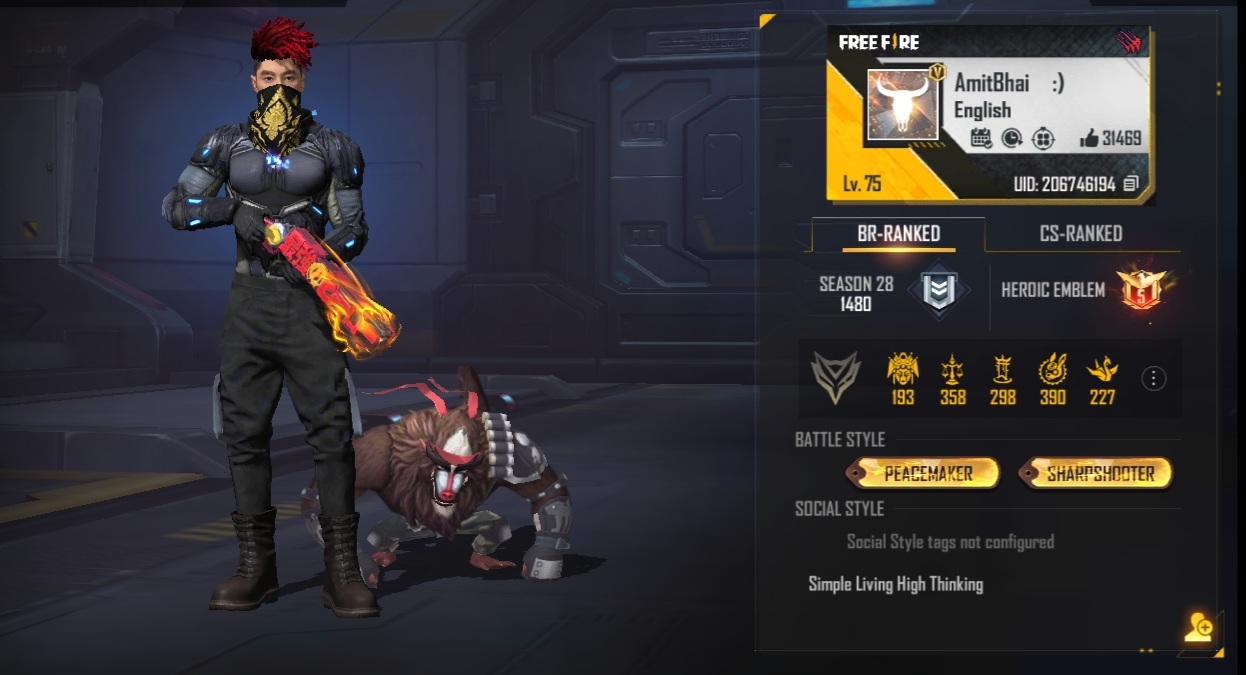Click the add friend icon

pos(1198,628)
